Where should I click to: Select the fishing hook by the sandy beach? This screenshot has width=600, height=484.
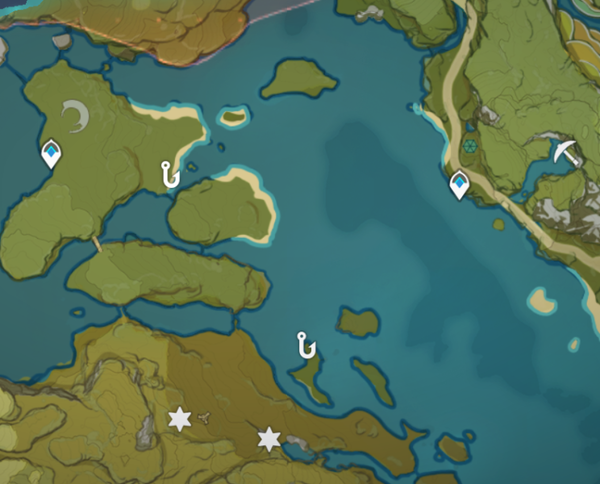(x=169, y=175)
